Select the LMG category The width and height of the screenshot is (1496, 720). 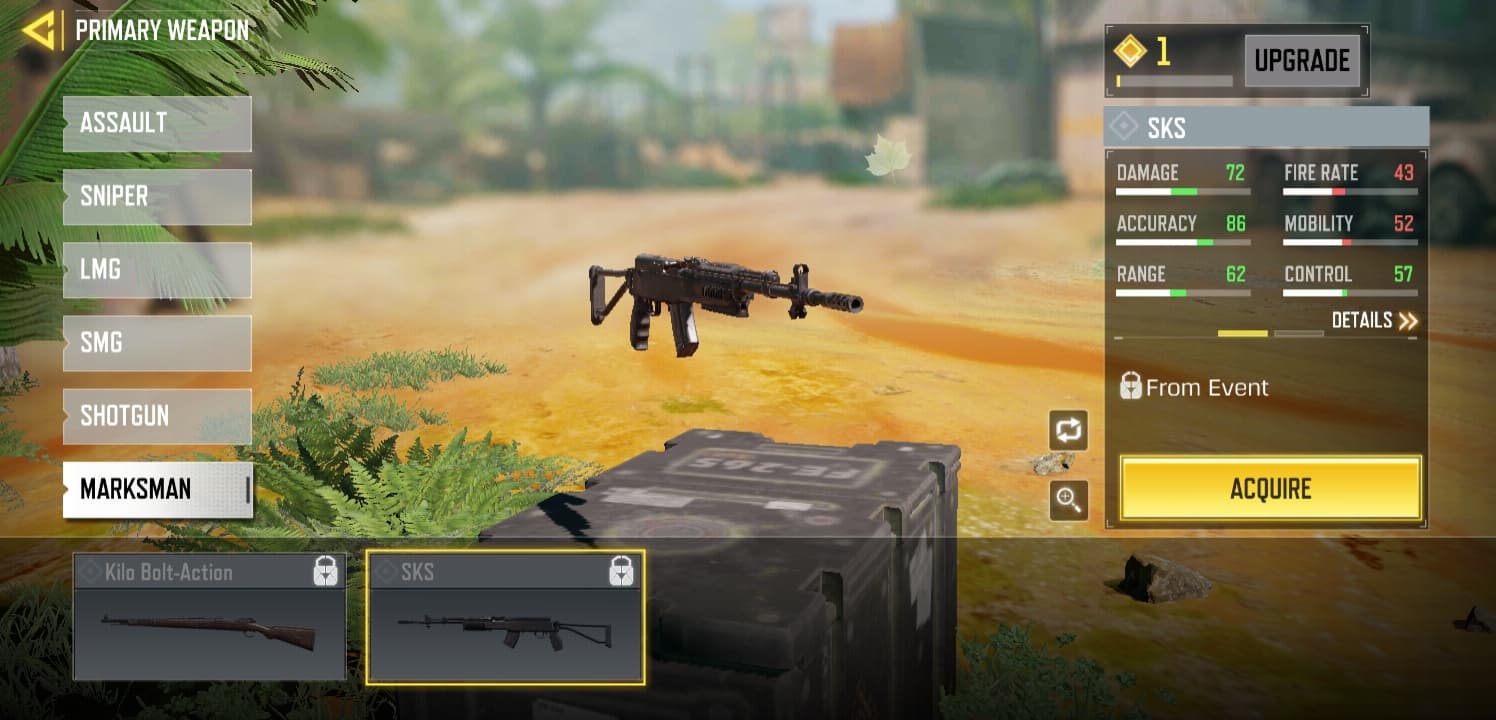(157, 270)
